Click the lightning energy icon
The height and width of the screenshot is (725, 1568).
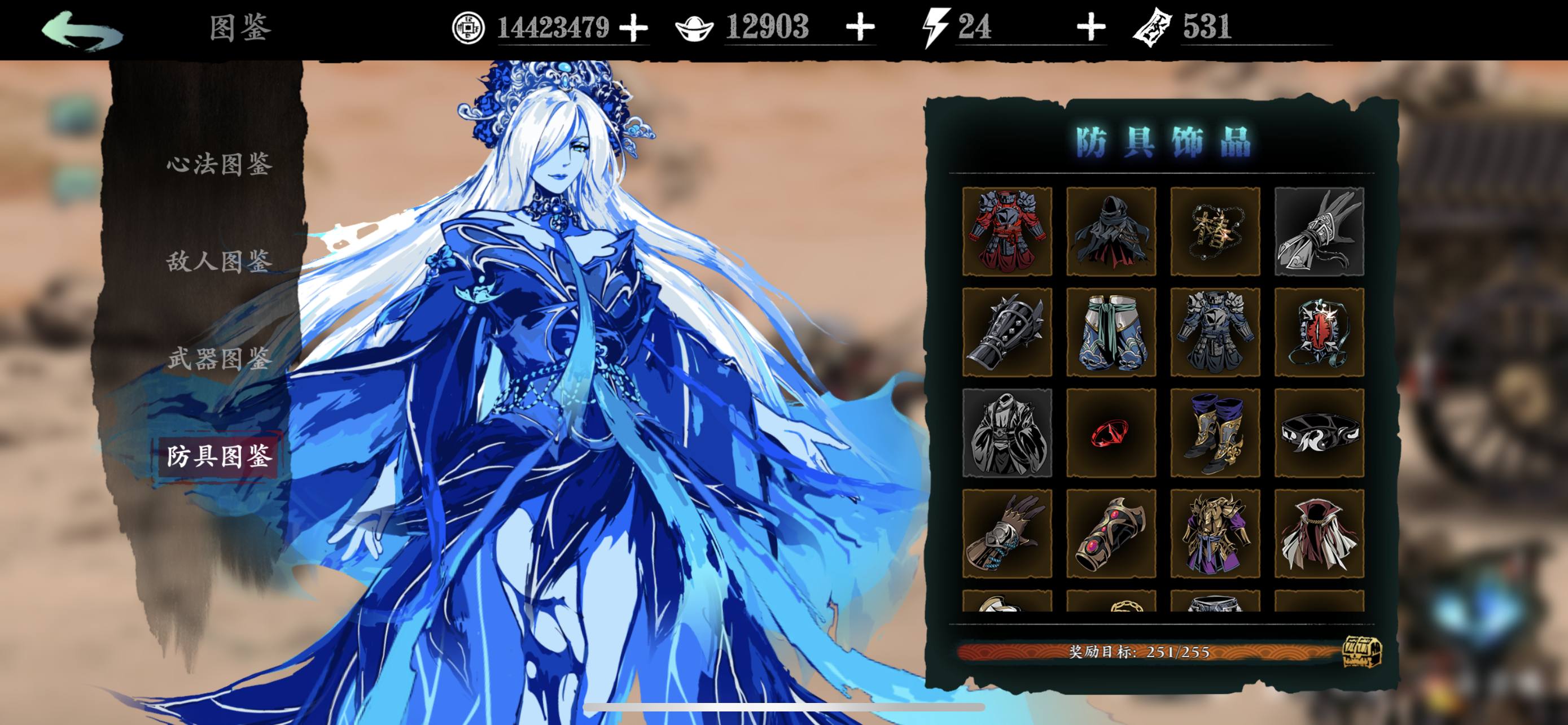[x=936, y=26]
